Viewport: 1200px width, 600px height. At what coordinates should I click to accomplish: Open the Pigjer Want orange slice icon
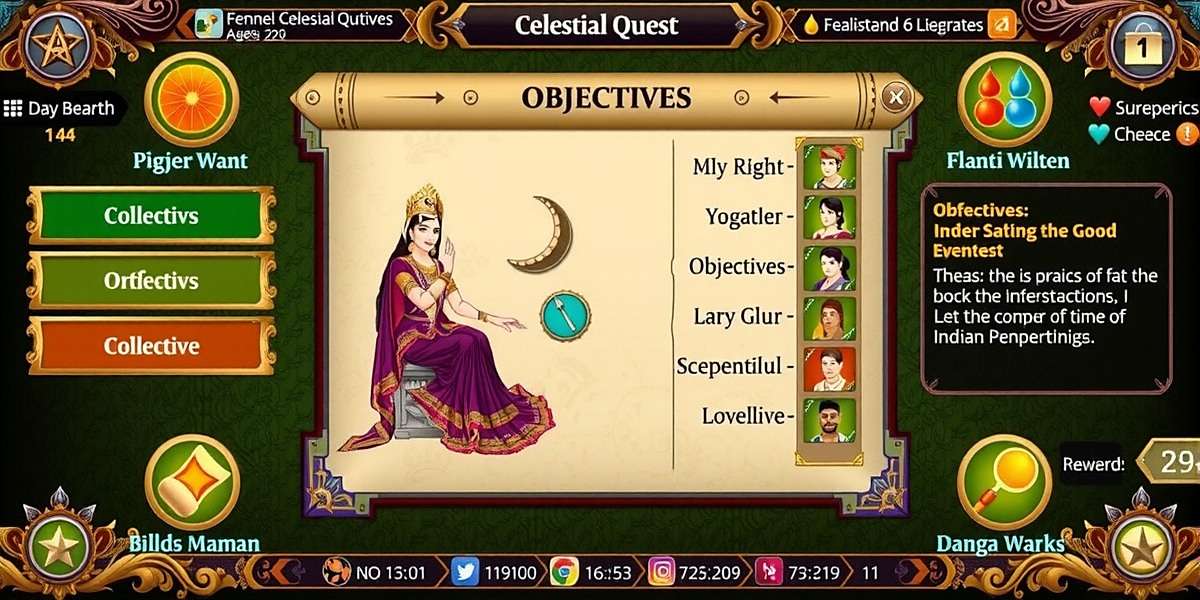coord(190,99)
